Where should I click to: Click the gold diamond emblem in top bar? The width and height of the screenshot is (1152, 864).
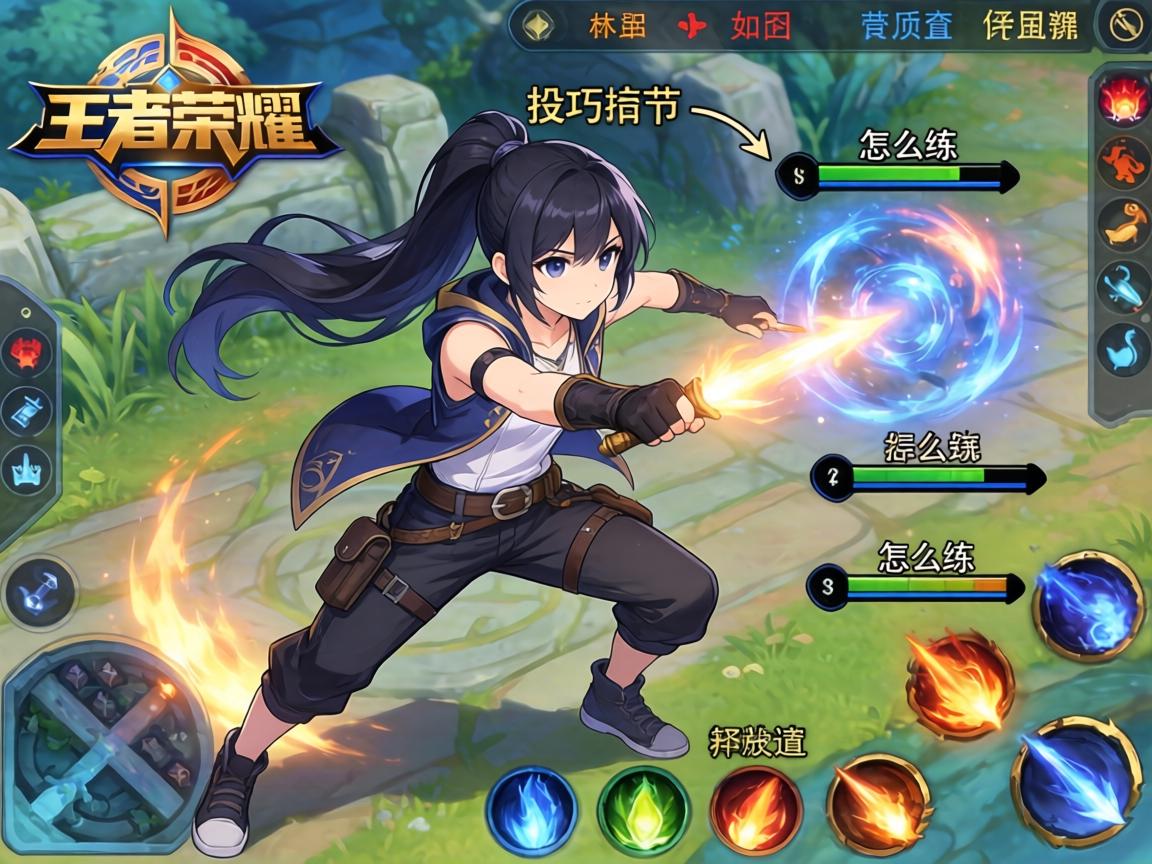pyautogui.click(x=539, y=24)
